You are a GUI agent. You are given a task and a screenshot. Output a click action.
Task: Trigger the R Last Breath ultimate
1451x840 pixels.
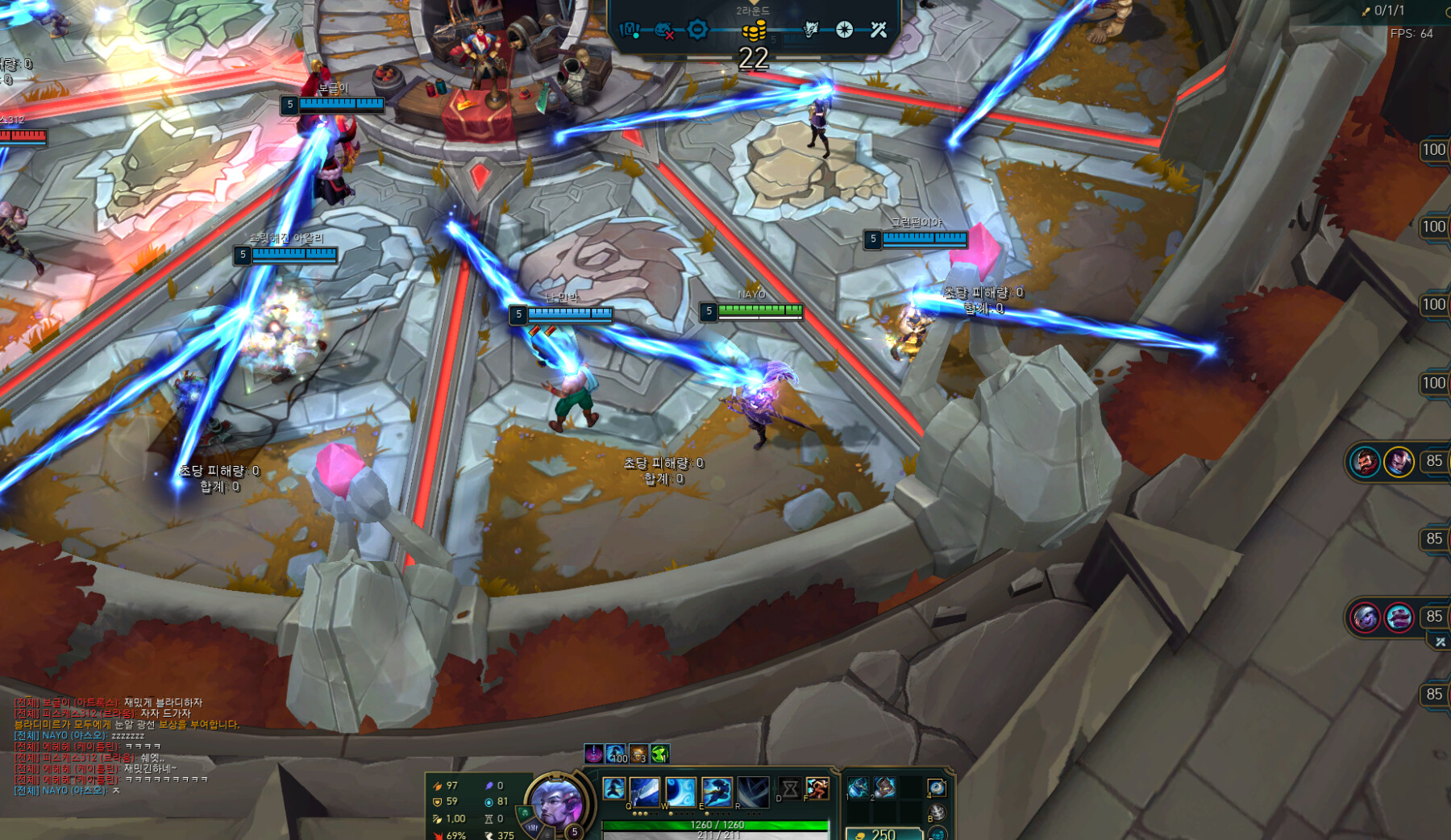point(752,791)
